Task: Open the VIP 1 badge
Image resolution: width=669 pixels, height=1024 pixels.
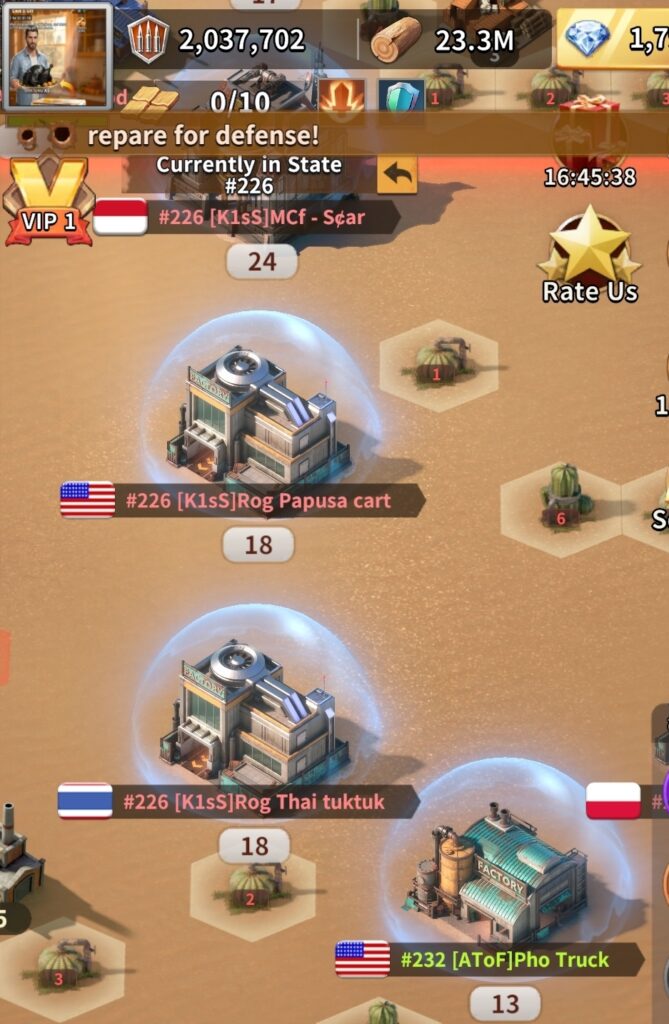Action: click(48, 203)
